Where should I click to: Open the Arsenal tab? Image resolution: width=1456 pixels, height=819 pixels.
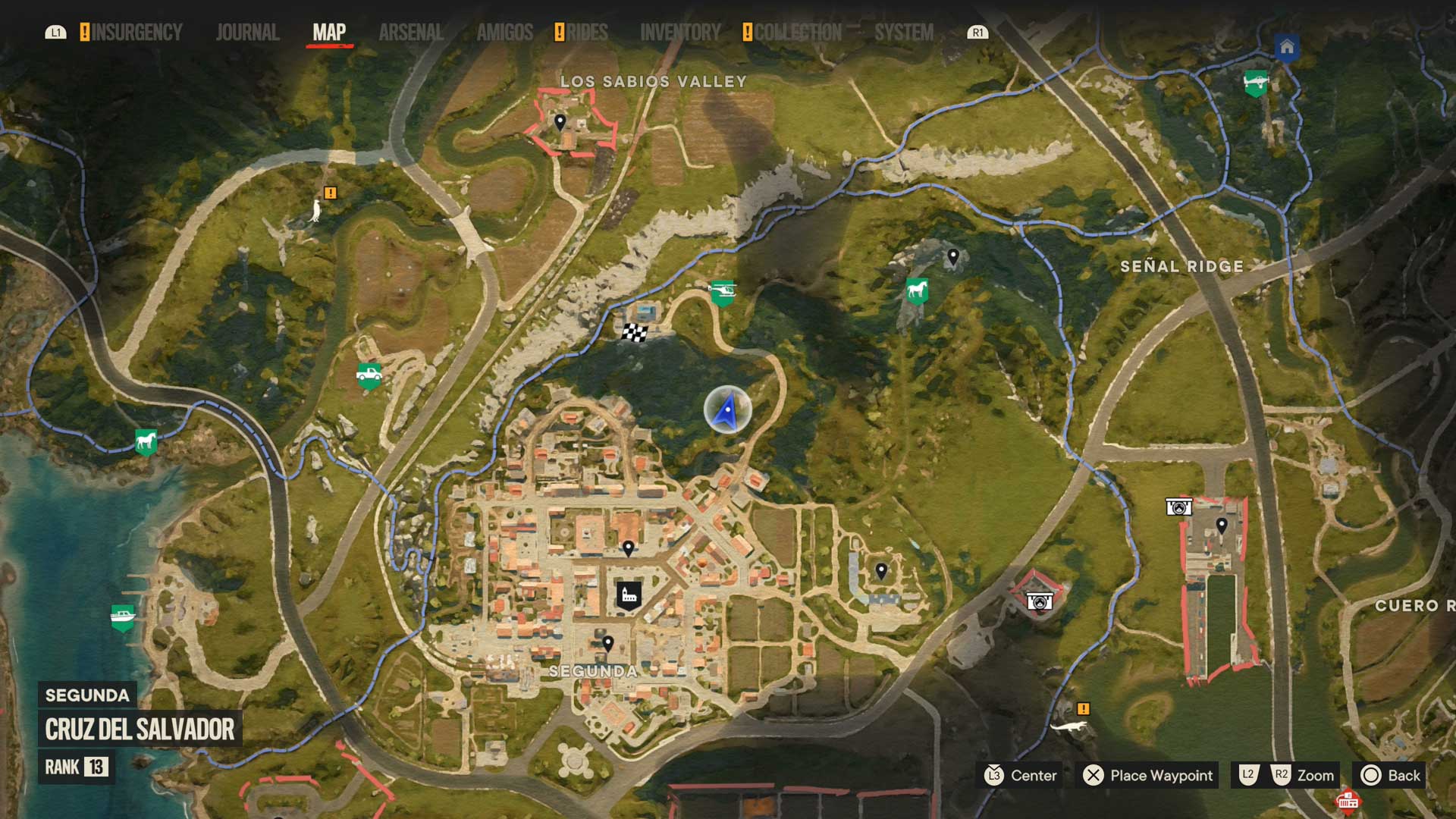pos(411,33)
